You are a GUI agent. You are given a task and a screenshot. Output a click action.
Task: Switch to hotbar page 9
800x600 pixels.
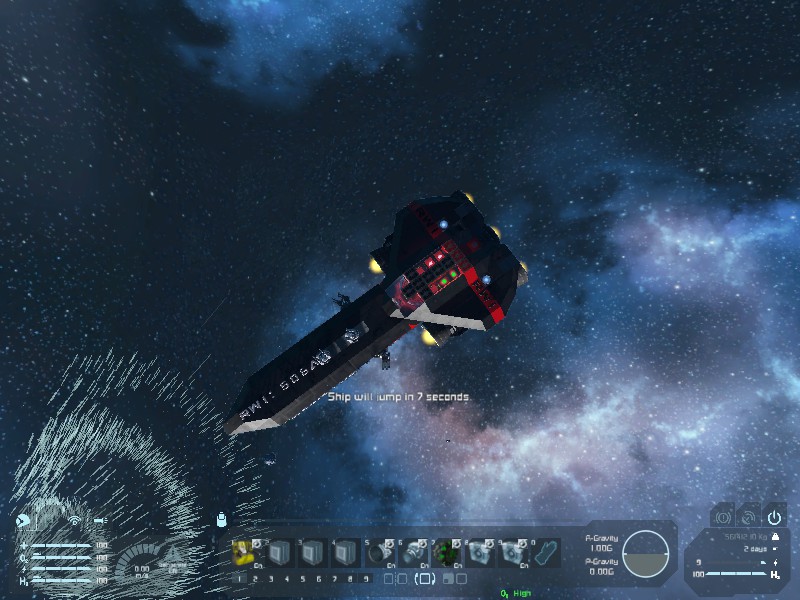pyautogui.click(x=367, y=578)
